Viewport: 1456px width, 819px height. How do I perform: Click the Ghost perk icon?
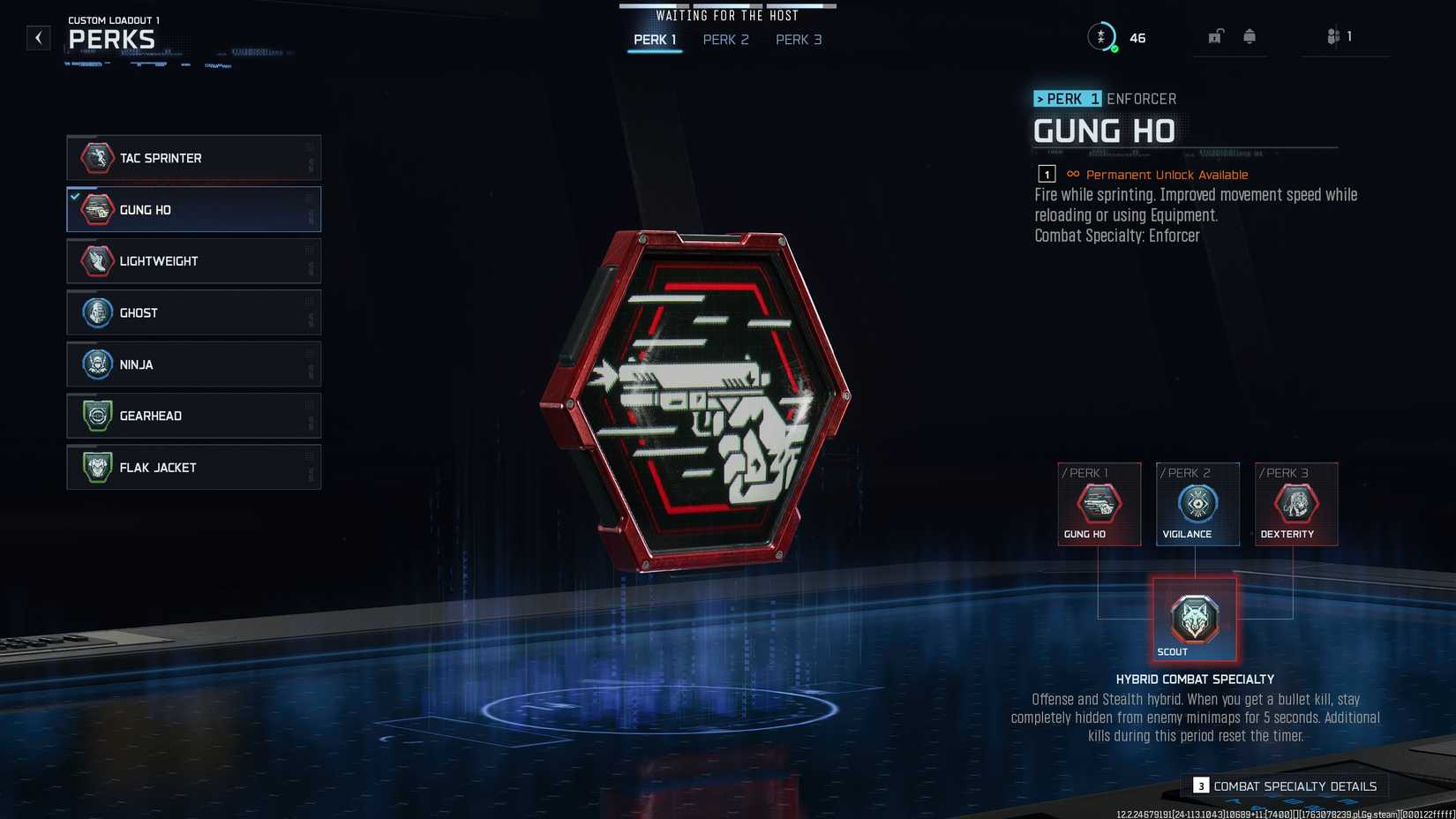[96, 312]
